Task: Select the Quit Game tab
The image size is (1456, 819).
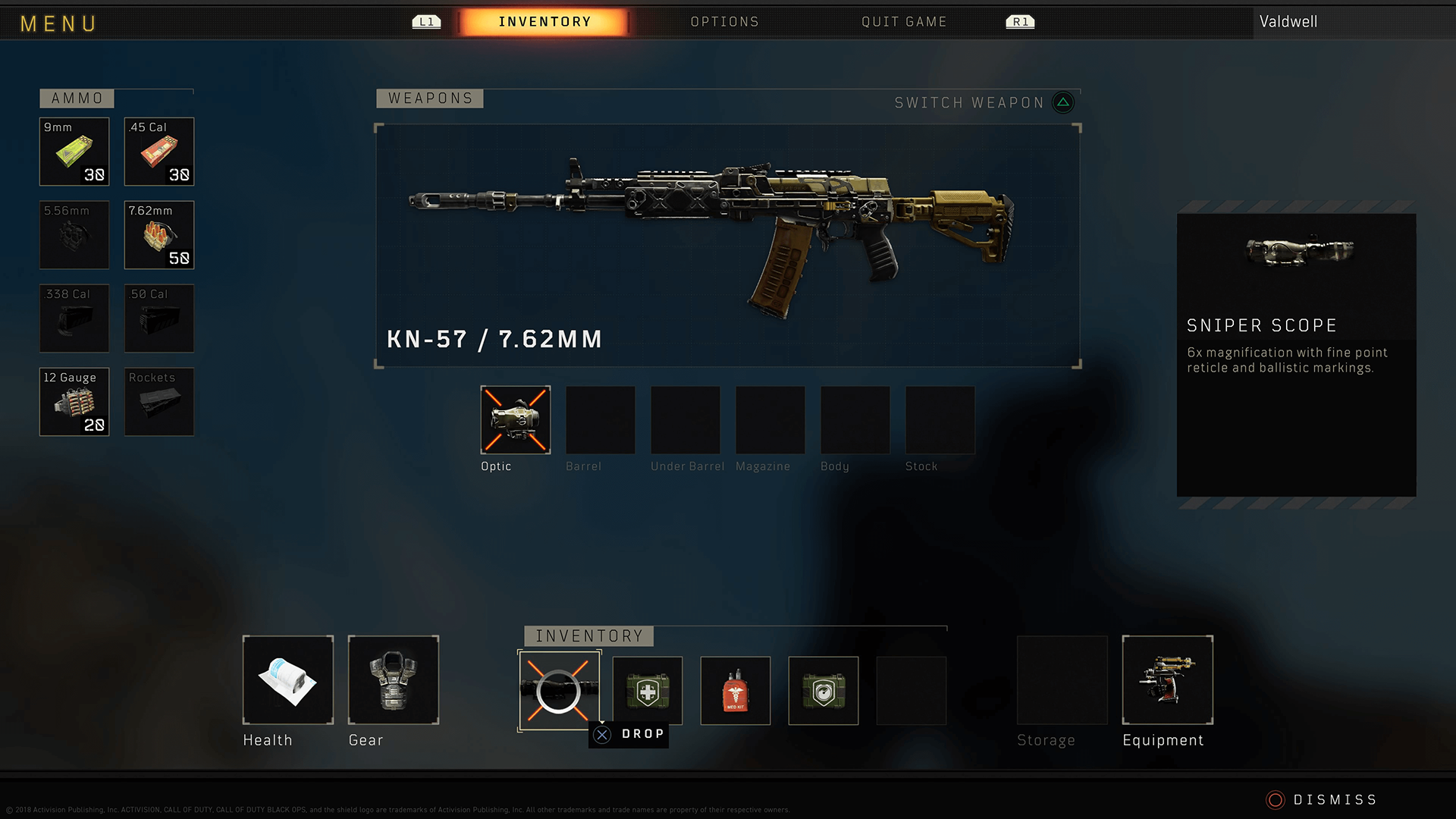Action: coord(904,22)
